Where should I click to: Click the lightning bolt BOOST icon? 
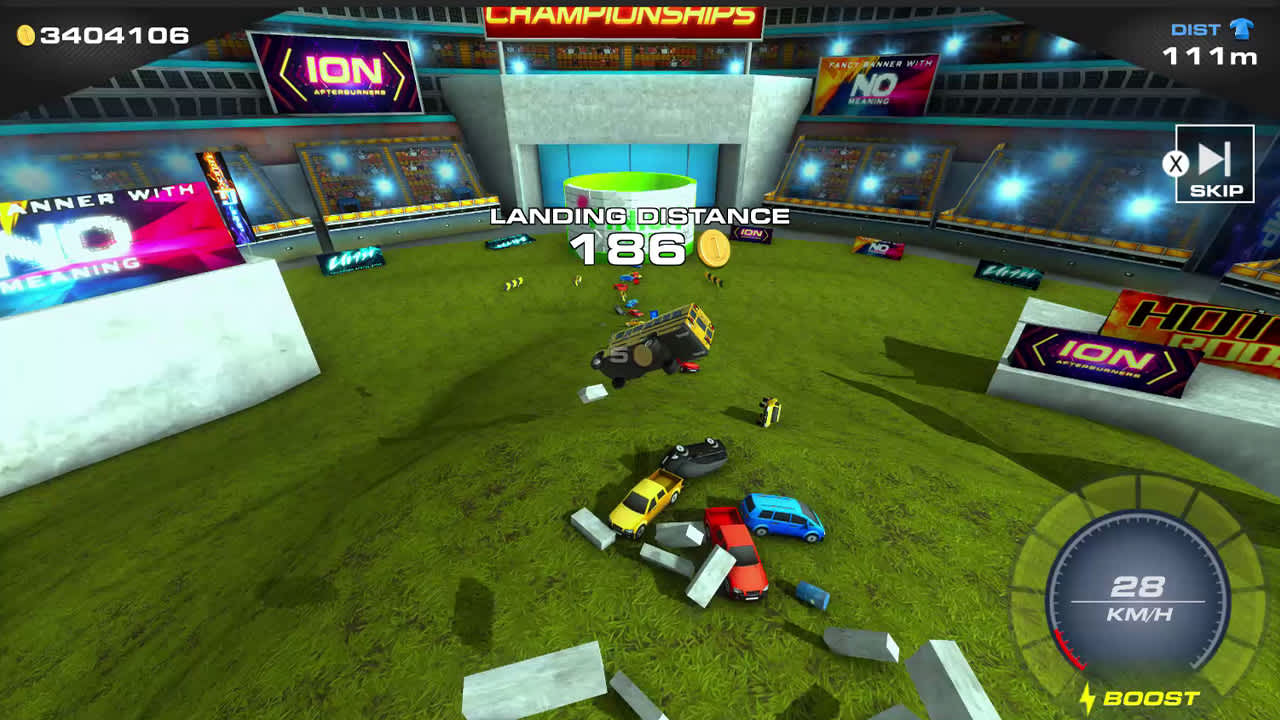click(x=1087, y=698)
